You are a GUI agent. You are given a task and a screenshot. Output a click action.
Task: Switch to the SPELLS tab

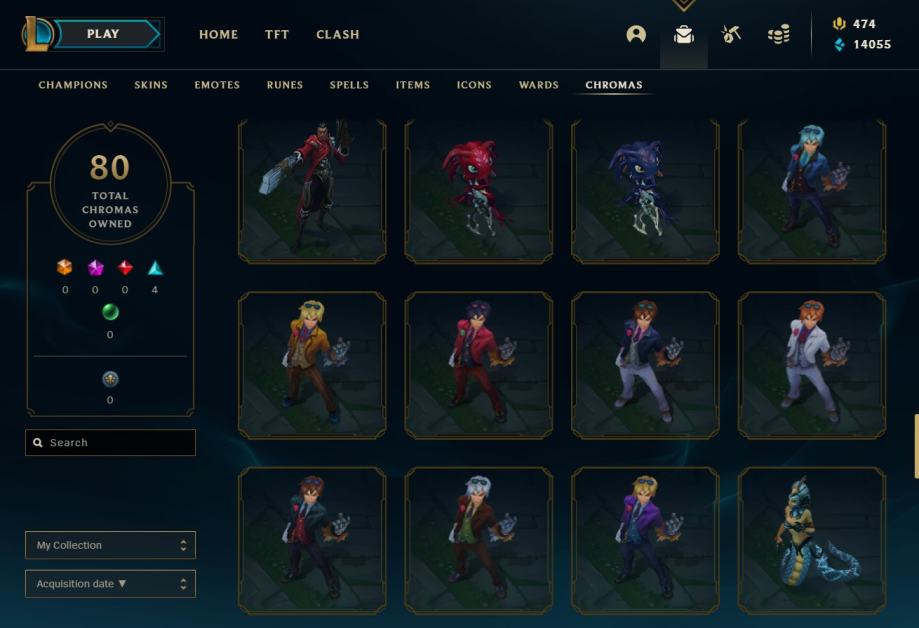[349, 85]
